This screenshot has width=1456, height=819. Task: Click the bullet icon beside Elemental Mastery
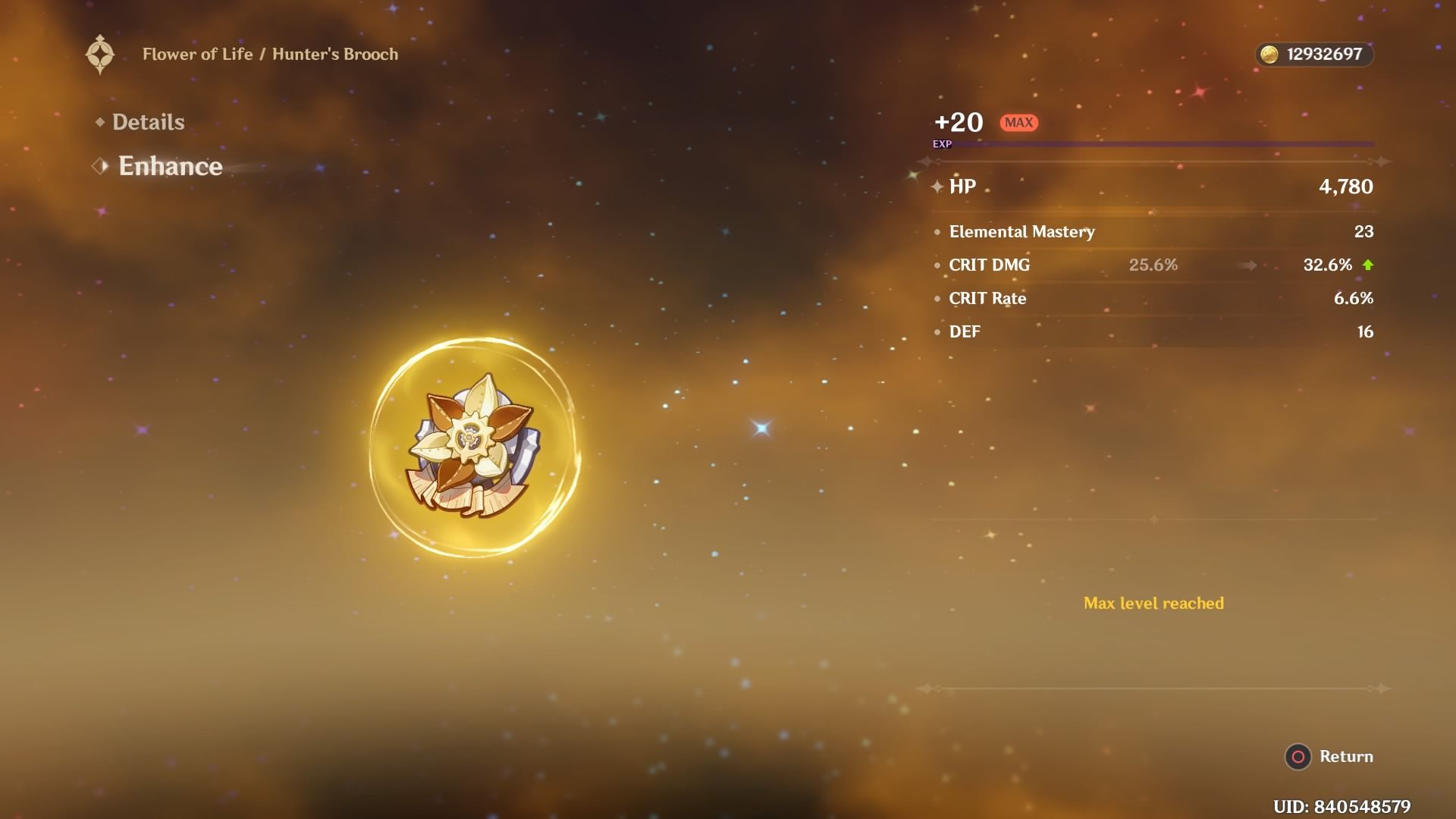tap(938, 233)
